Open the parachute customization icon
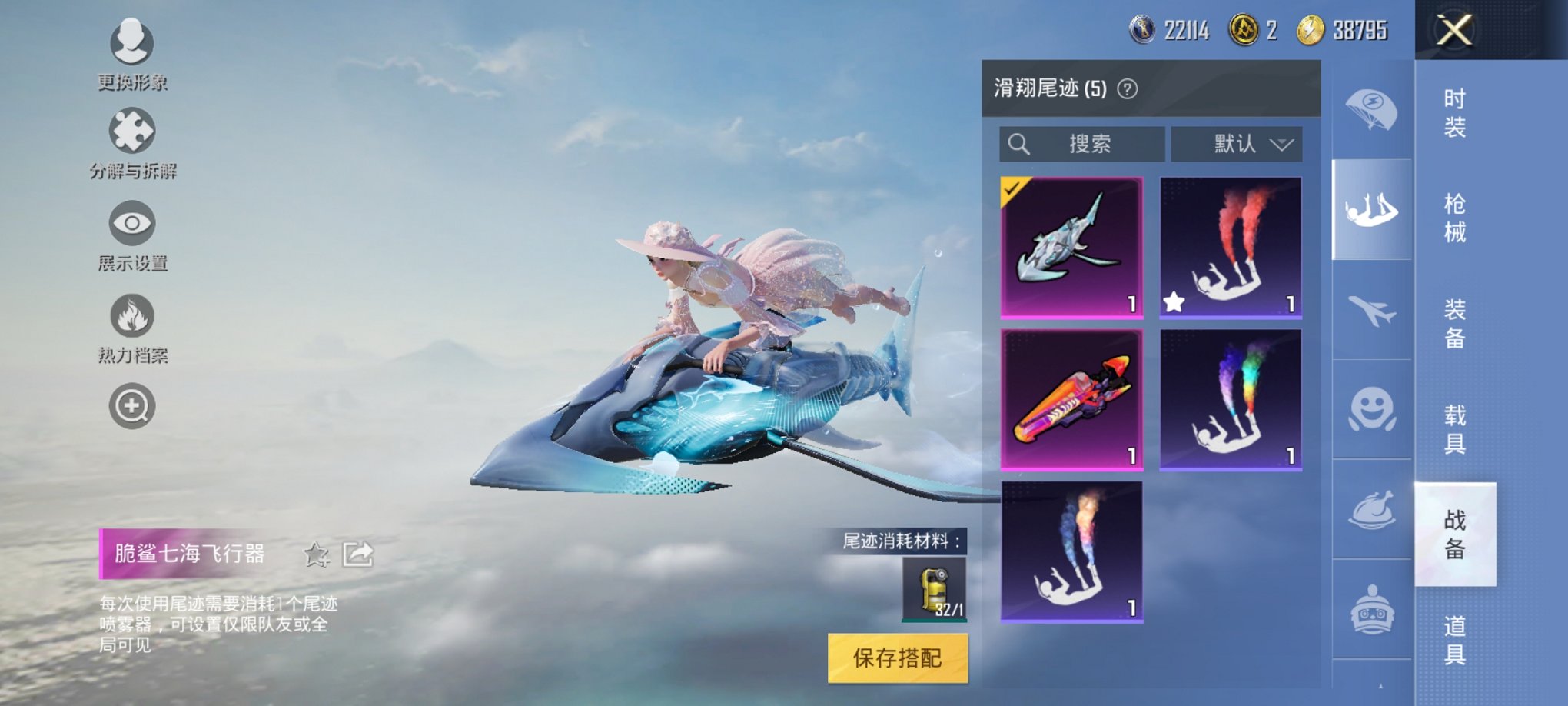This screenshot has width=1568, height=706. [1373, 105]
